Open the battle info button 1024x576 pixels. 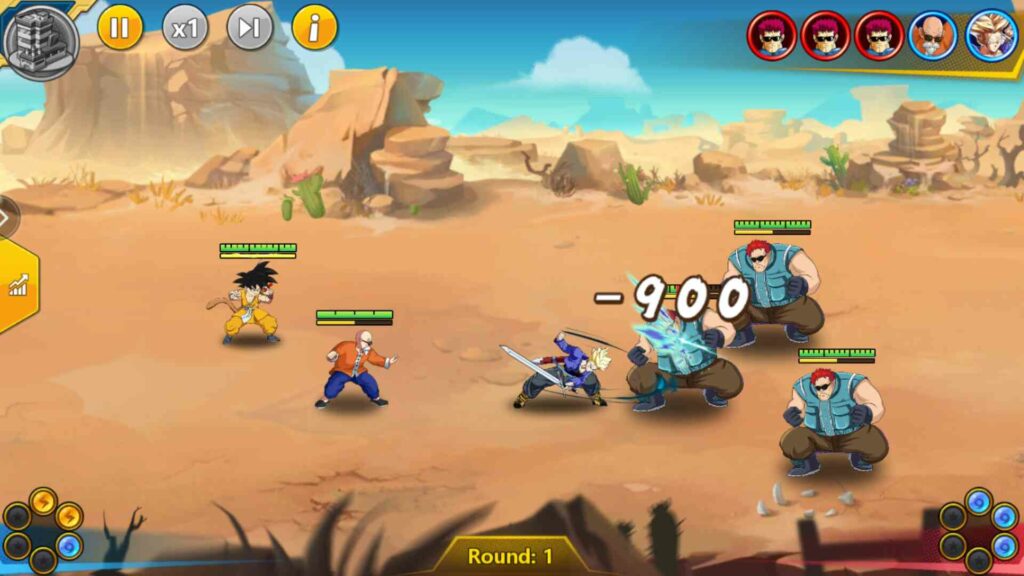(x=315, y=28)
